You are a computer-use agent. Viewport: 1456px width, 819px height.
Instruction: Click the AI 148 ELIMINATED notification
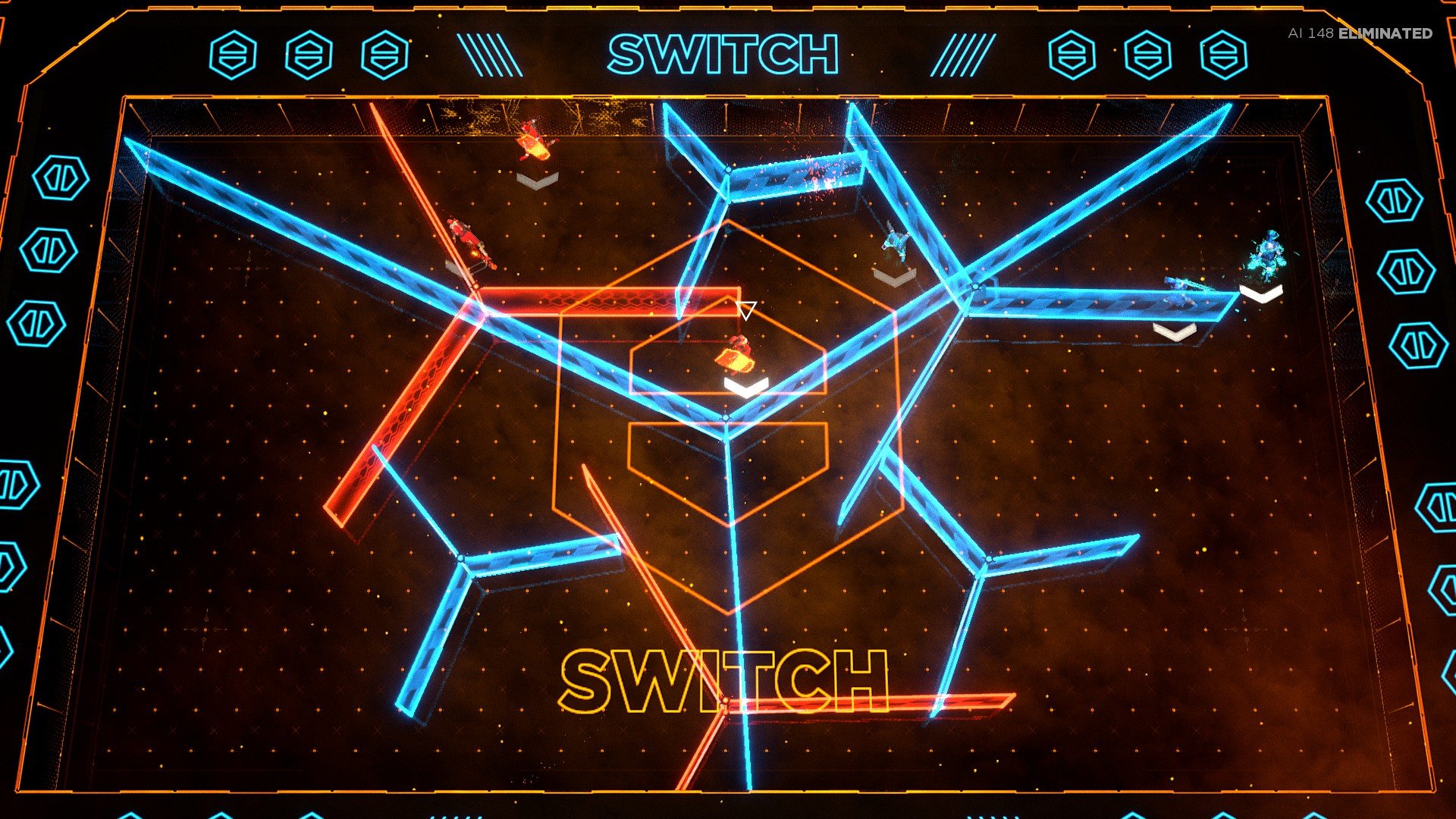(1357, 33)
